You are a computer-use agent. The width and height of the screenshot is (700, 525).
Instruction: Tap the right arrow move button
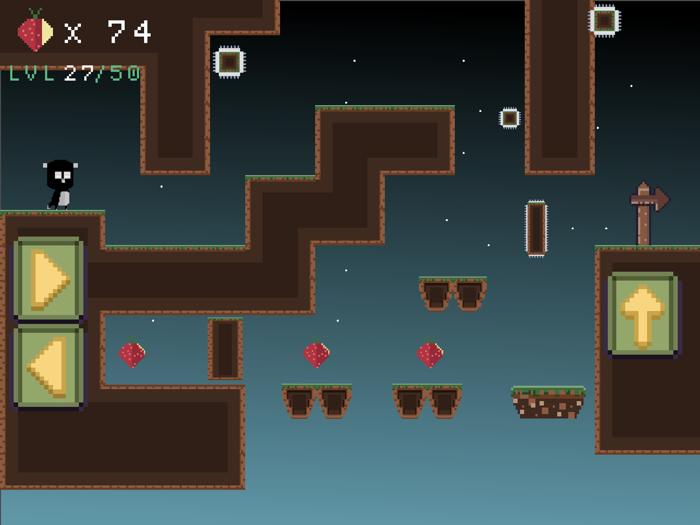point(48,279)
